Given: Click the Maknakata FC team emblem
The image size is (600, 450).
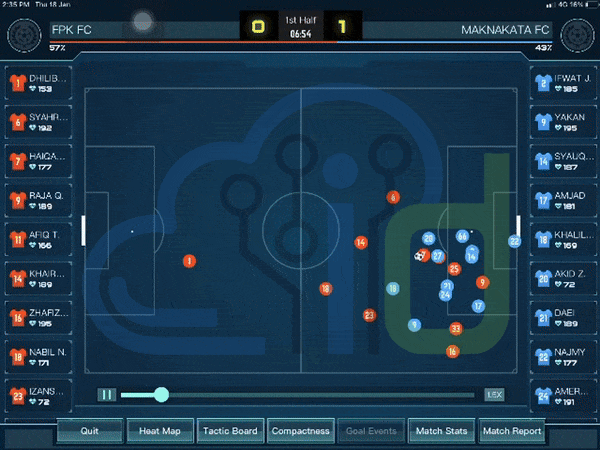Looking at the screenshot, I should click(x=574, y=35).
